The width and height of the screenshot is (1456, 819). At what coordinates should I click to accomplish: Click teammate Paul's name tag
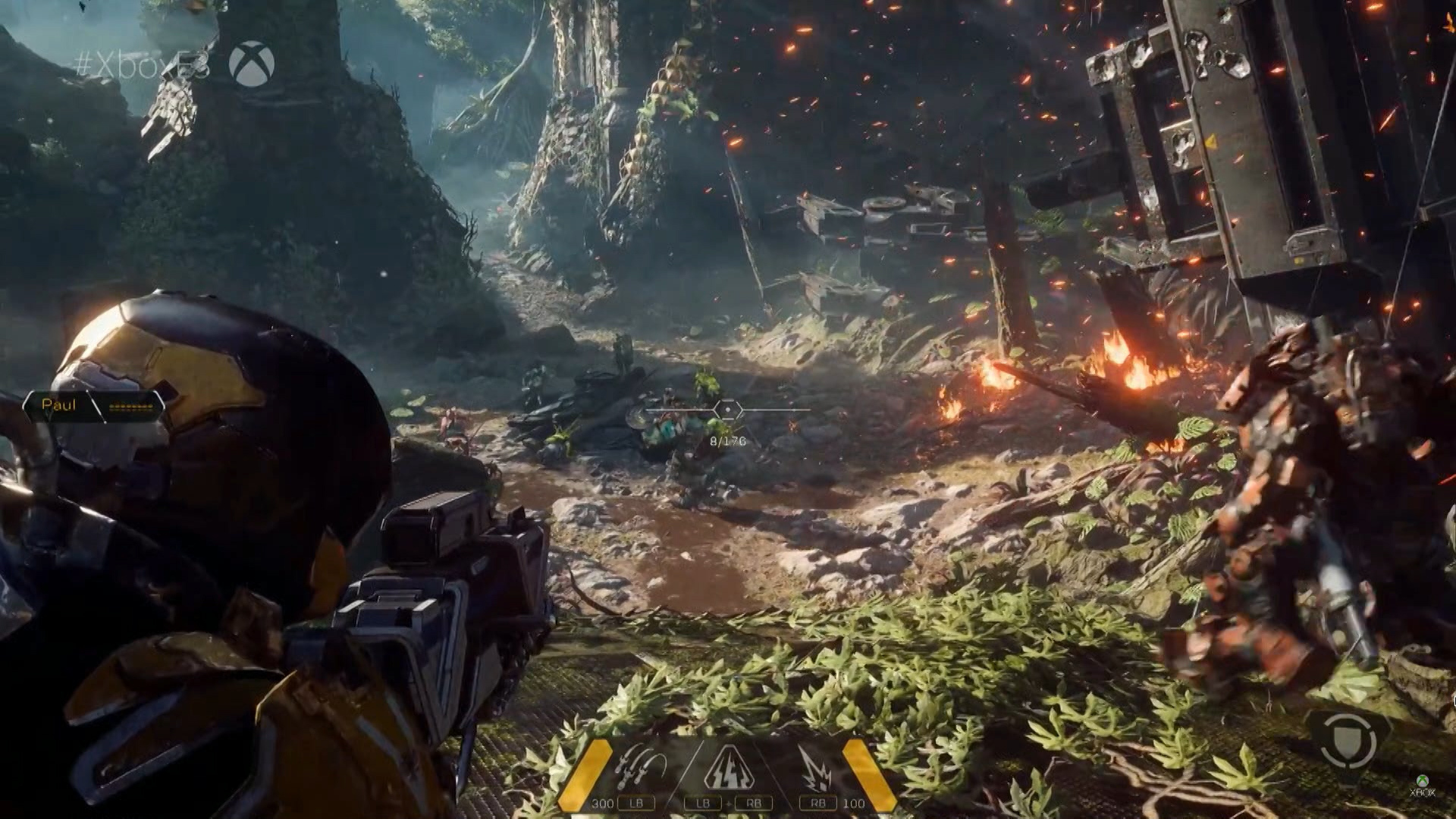click(60, 405)
